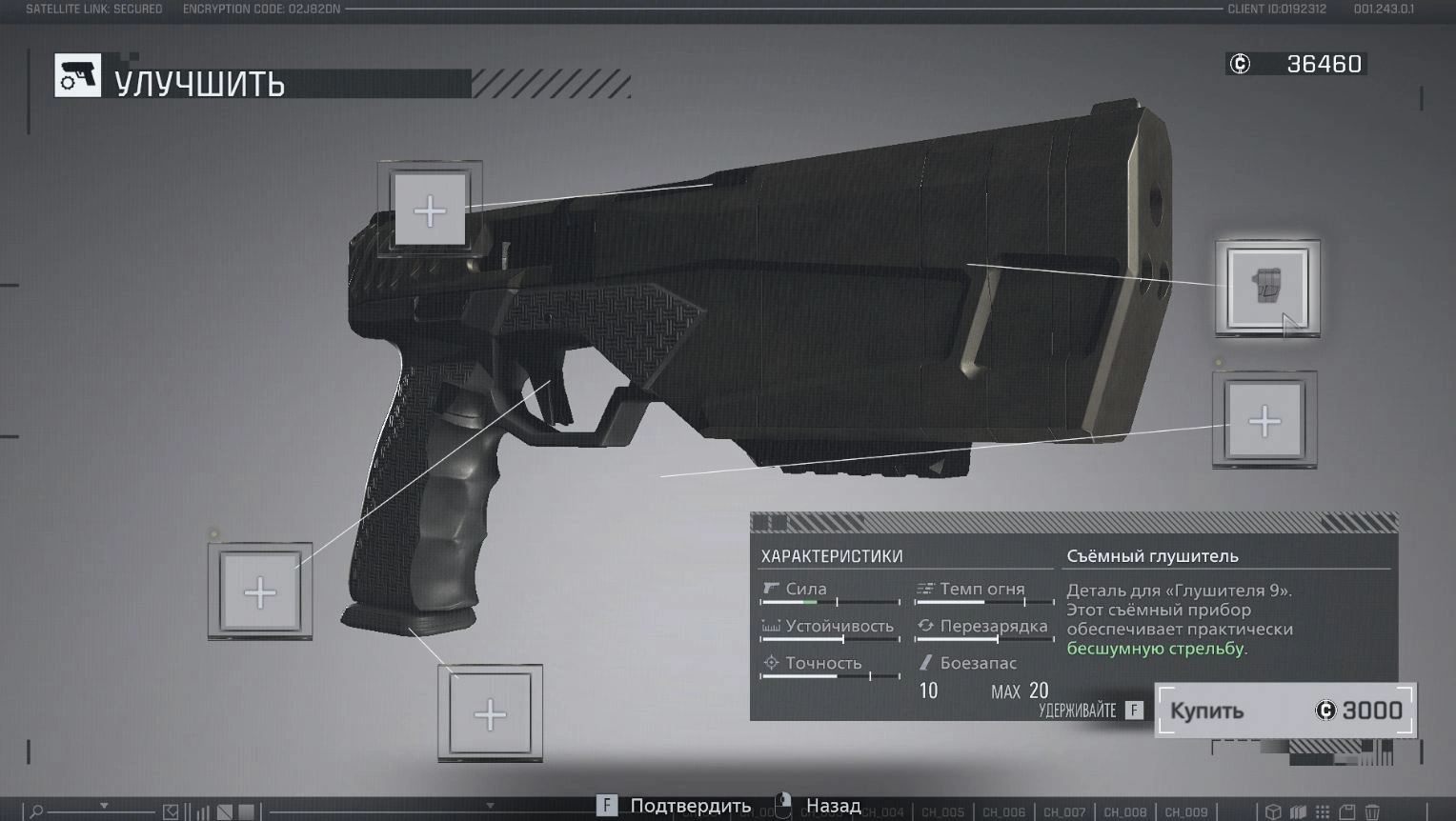Buy the removable silencer for 3000
The height and width of the screenshot is (821, 1456).
click(1285, 711)
